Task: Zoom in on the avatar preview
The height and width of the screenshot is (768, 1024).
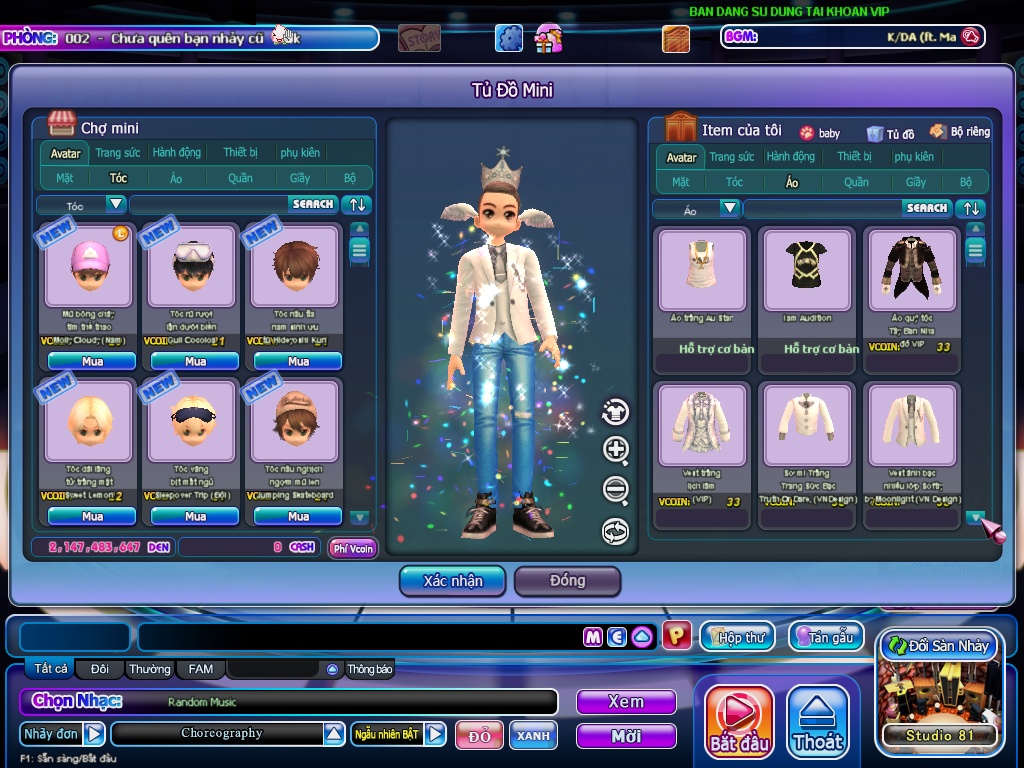Action: click(x=616, y=450)
